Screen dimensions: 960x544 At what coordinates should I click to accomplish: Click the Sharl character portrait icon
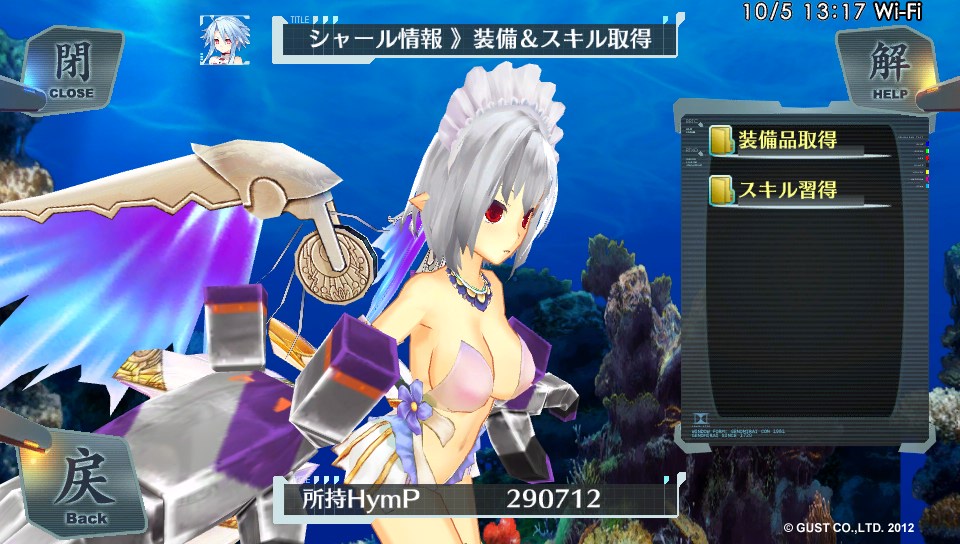[223, 38]
